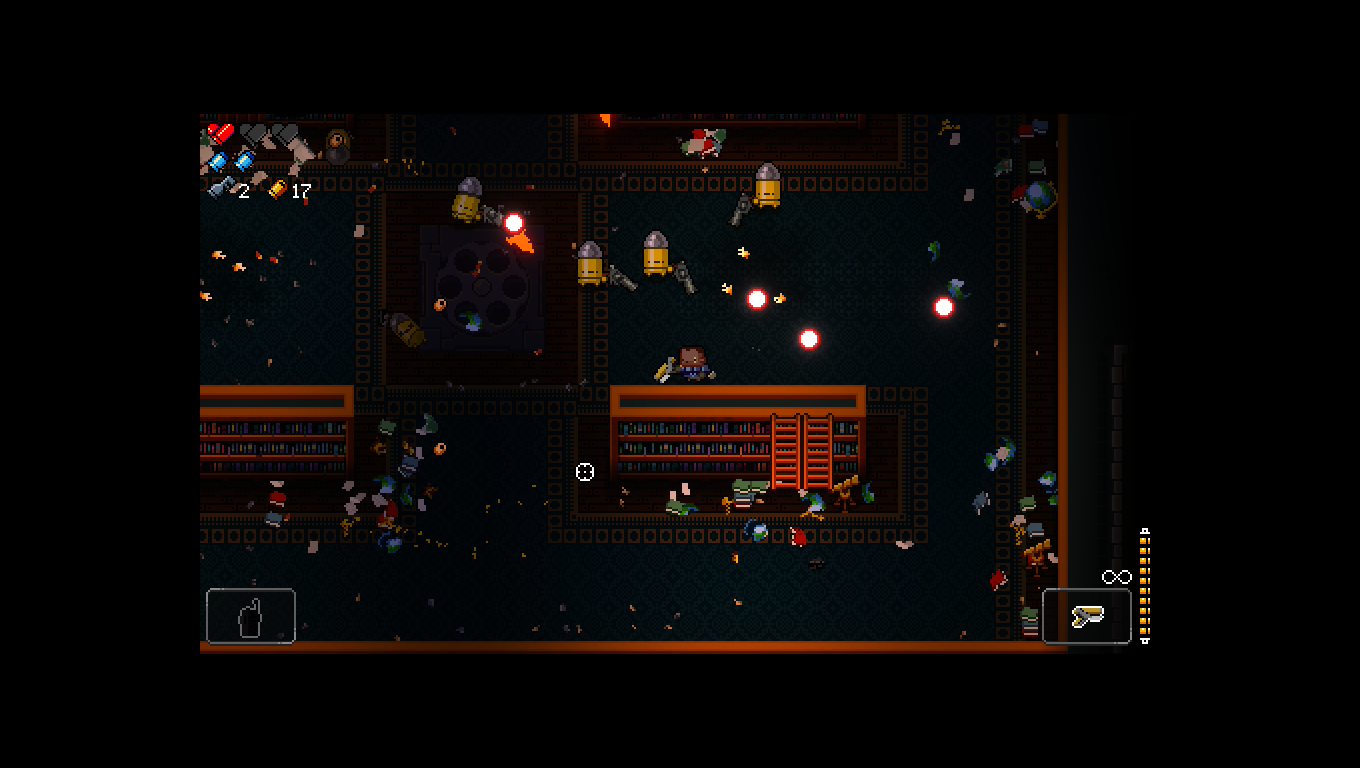Select the active item slot with hand outline

(251, 616)
